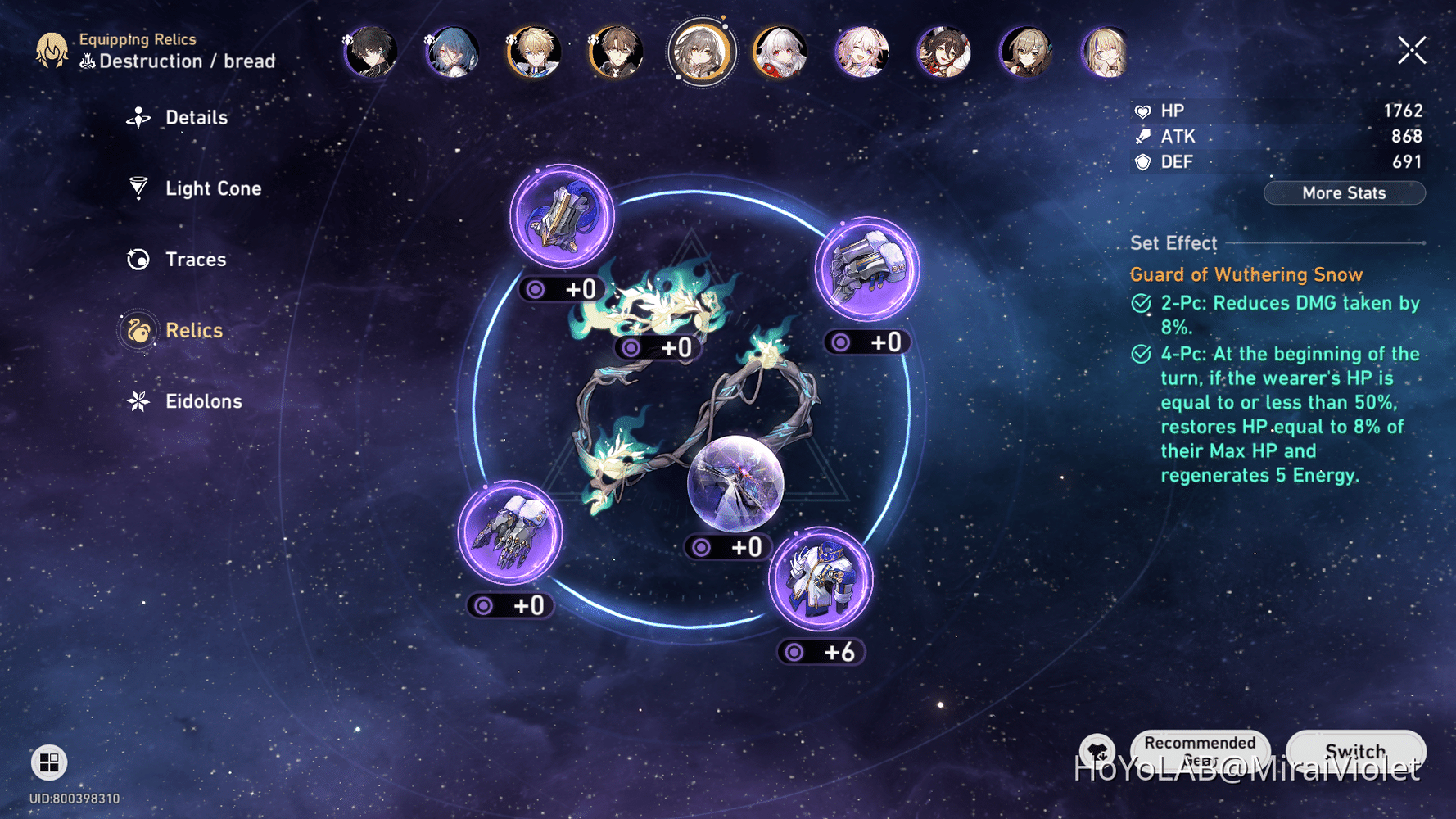
Task: Select the white-haired red-eyed character portrait
Action: [x=780, y=52]
